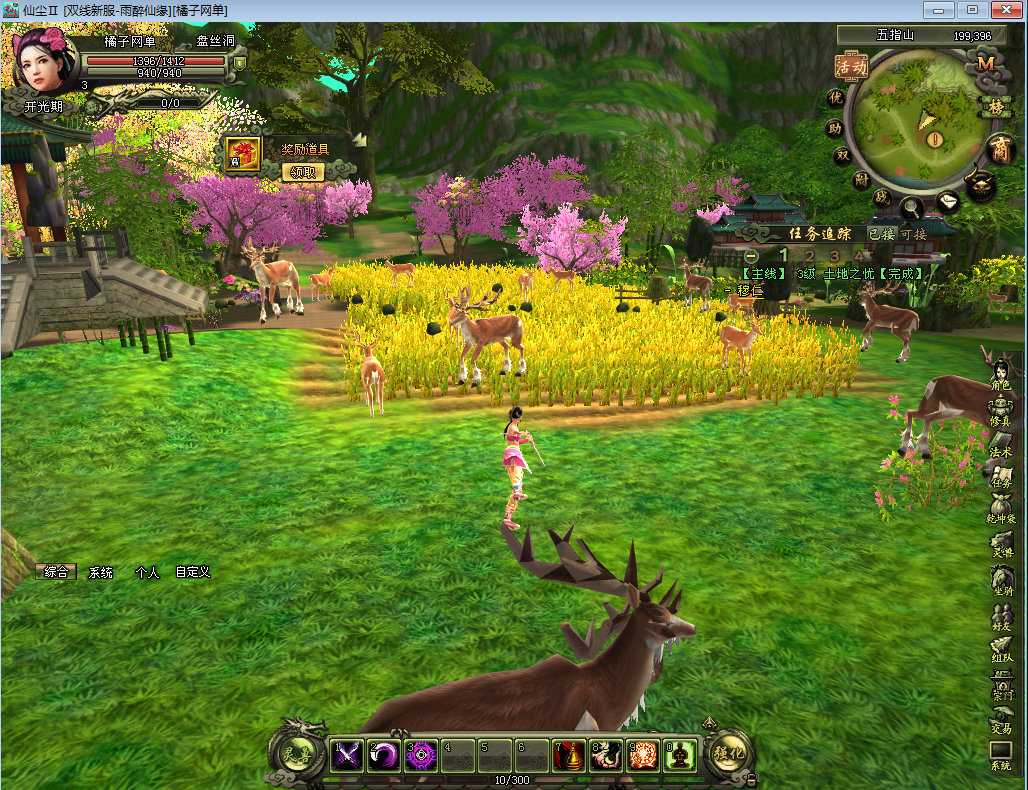Click the 强化 enhance button
1028x790 pixels.
[729, 753]
